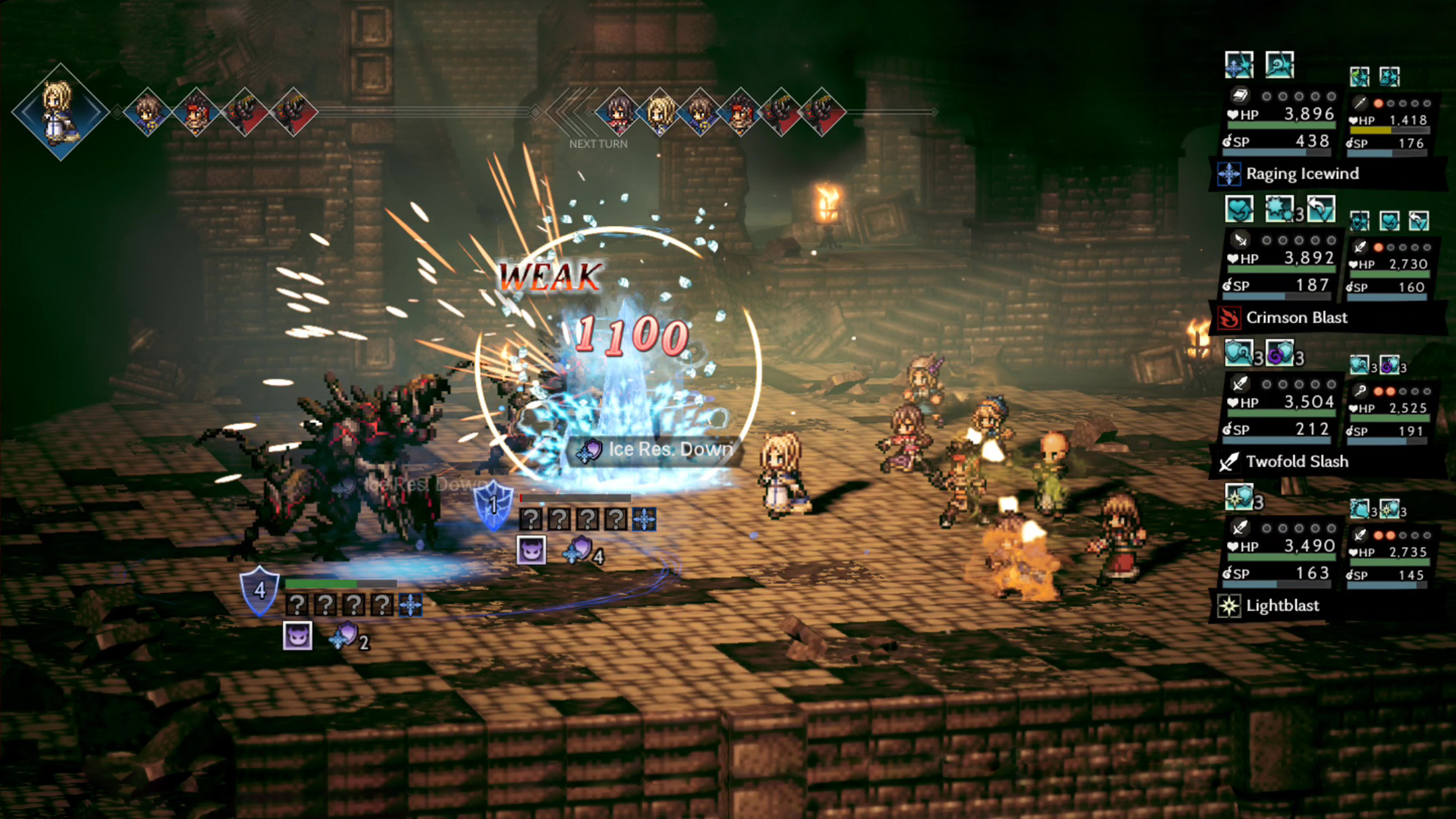Viewport: 1456px width, 819px height.
Task: Reveal the large enemy's unknown weakness slots
Action: pos(297,604)
